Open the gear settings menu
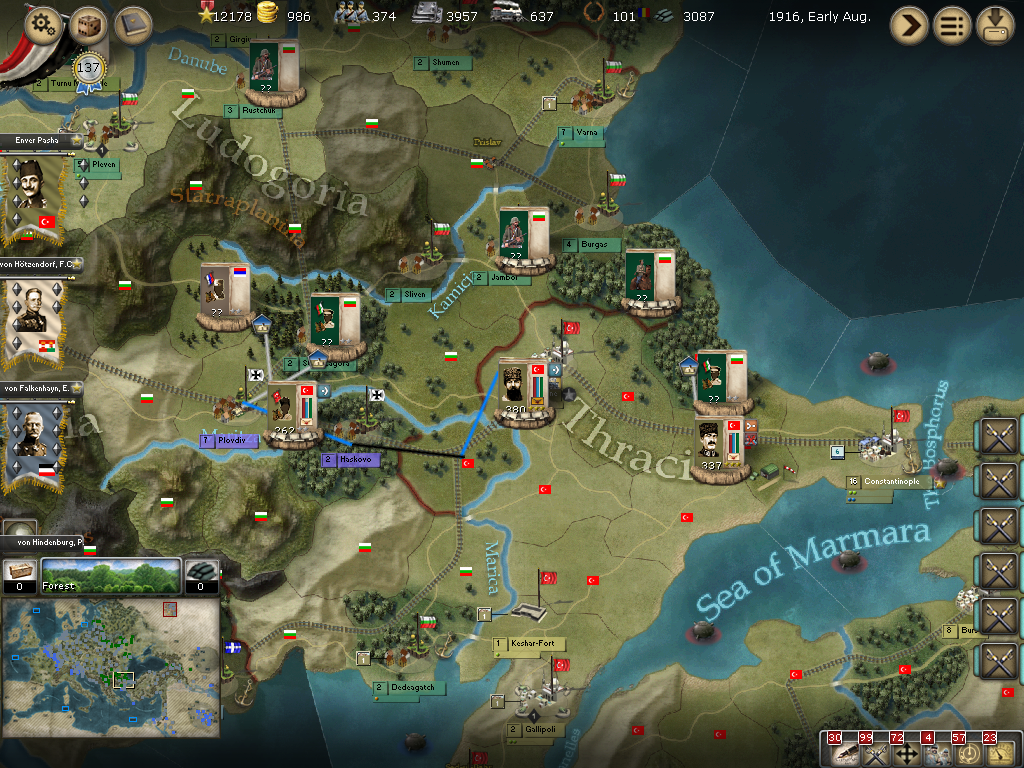The width and height of the screenshot is (1024, 768). point(43,25)
